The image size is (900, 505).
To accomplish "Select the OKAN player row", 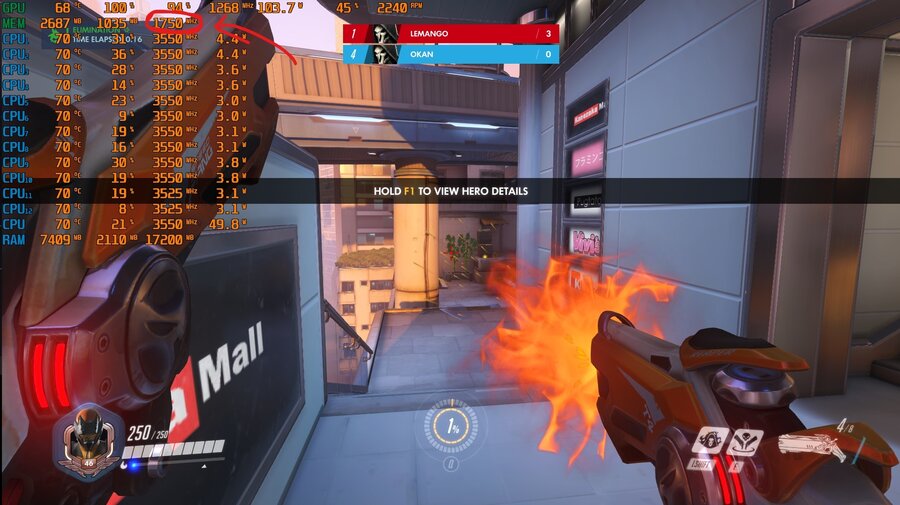I will [x=451, y=53].
